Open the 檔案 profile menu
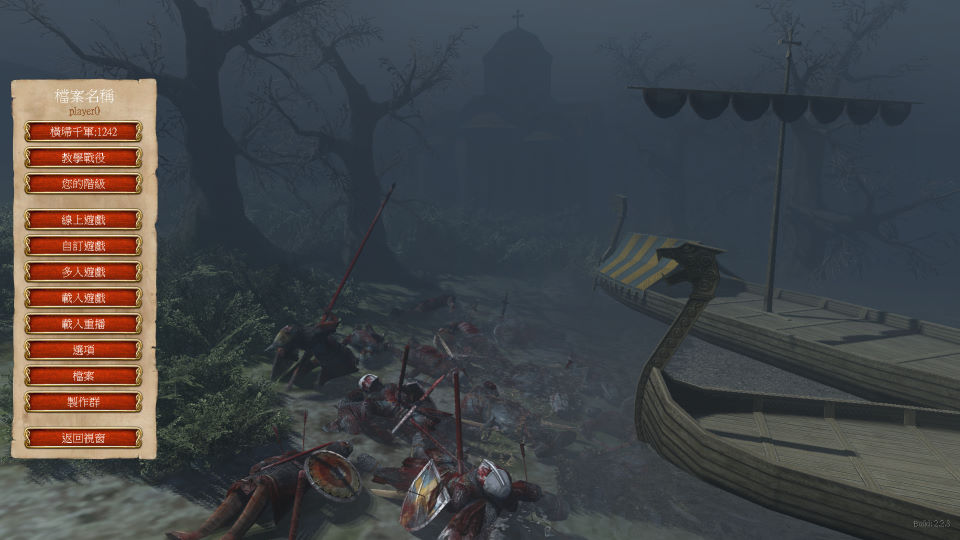Viewport: 960px width, 540px height. (83, 376)
